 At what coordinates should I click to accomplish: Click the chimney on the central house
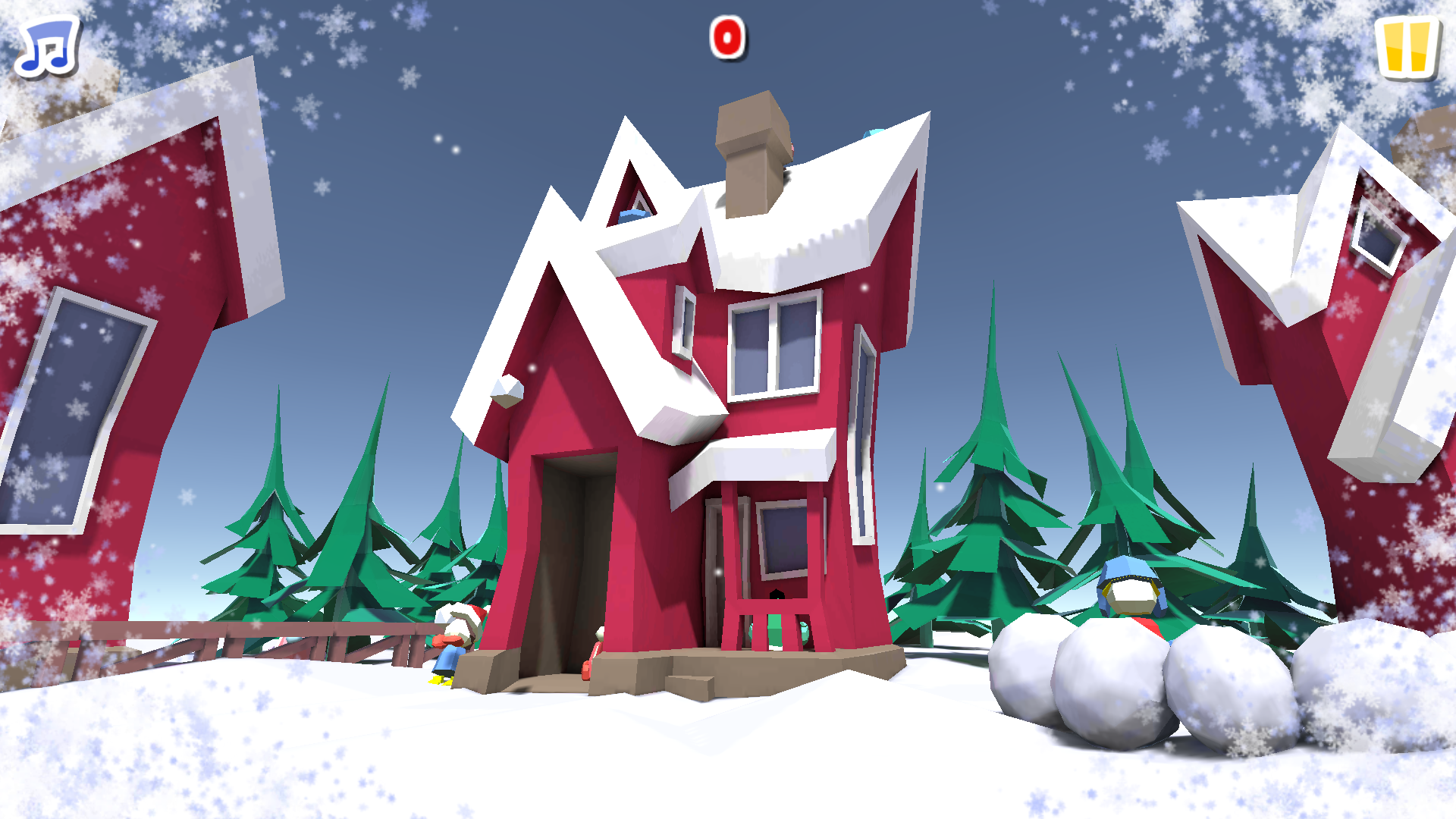[x=751, y=144]
